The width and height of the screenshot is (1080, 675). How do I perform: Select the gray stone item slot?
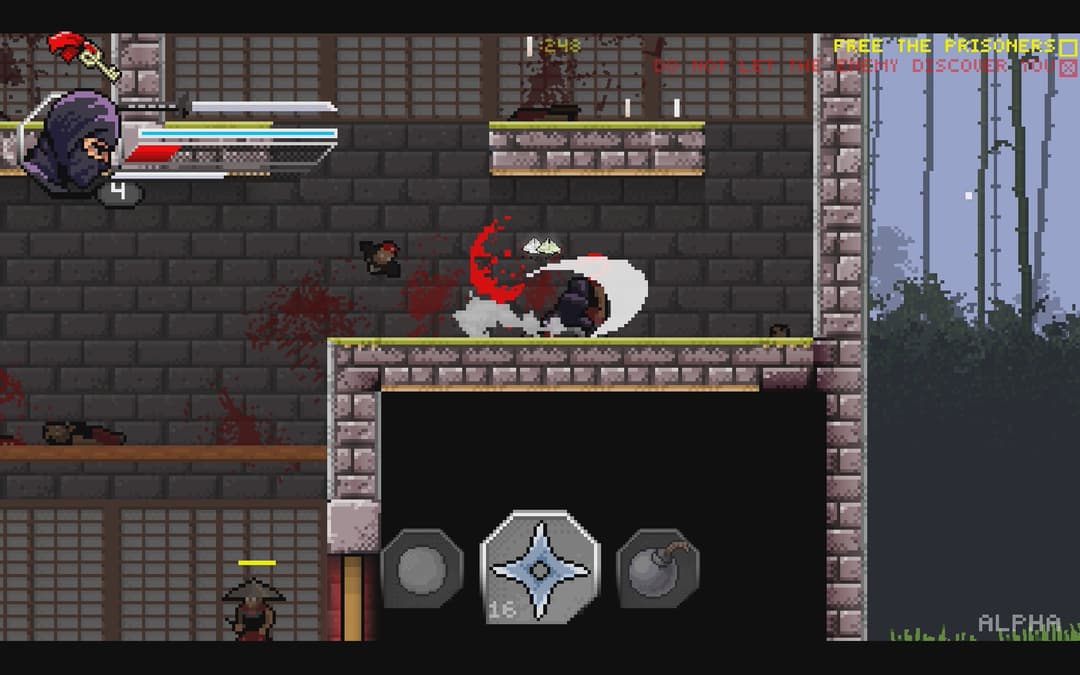[422, 569]
